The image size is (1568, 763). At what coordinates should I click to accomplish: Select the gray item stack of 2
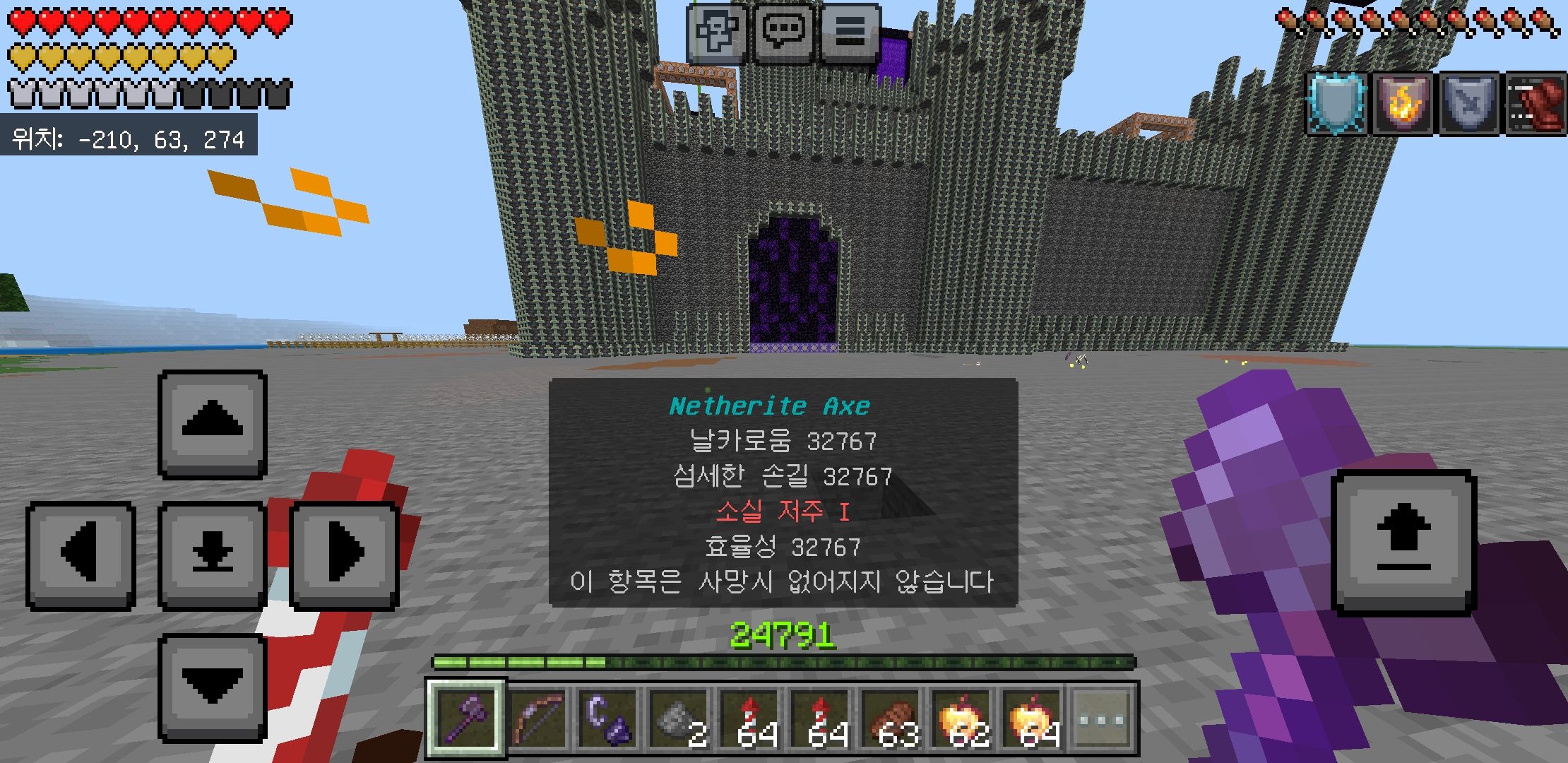pos(679,719)
